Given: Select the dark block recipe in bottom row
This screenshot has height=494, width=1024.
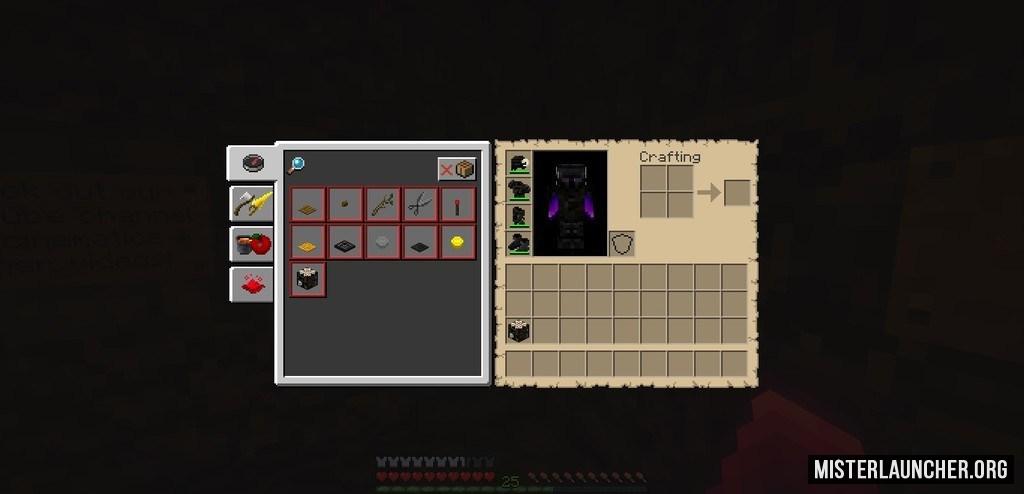Looking at the screenshot, I should (308, 280).
